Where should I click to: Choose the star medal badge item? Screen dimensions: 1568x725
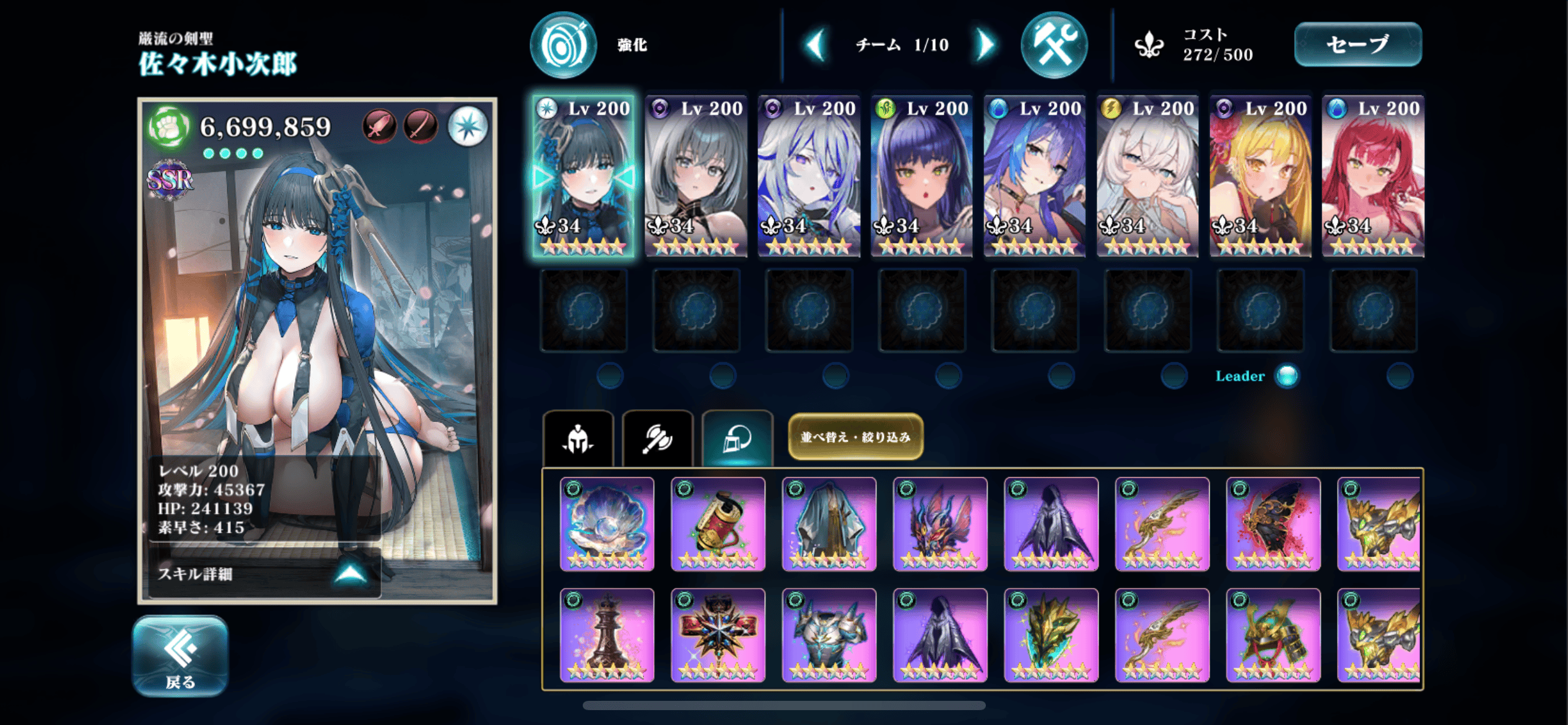point(718,635)
